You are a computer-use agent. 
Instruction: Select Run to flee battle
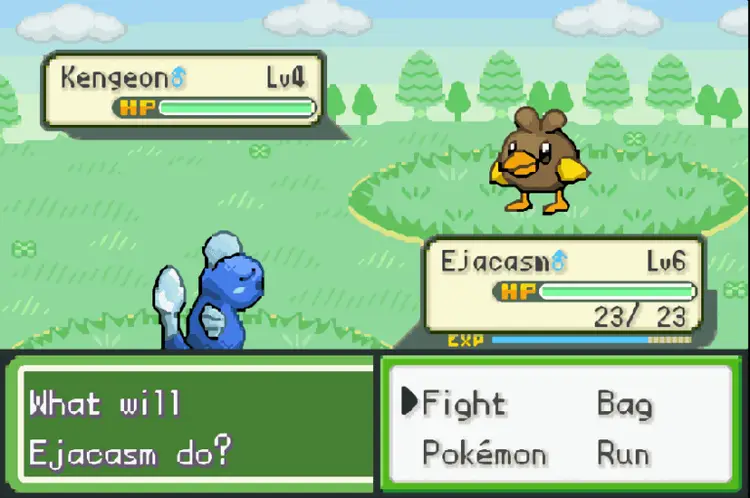click(623, 453)
